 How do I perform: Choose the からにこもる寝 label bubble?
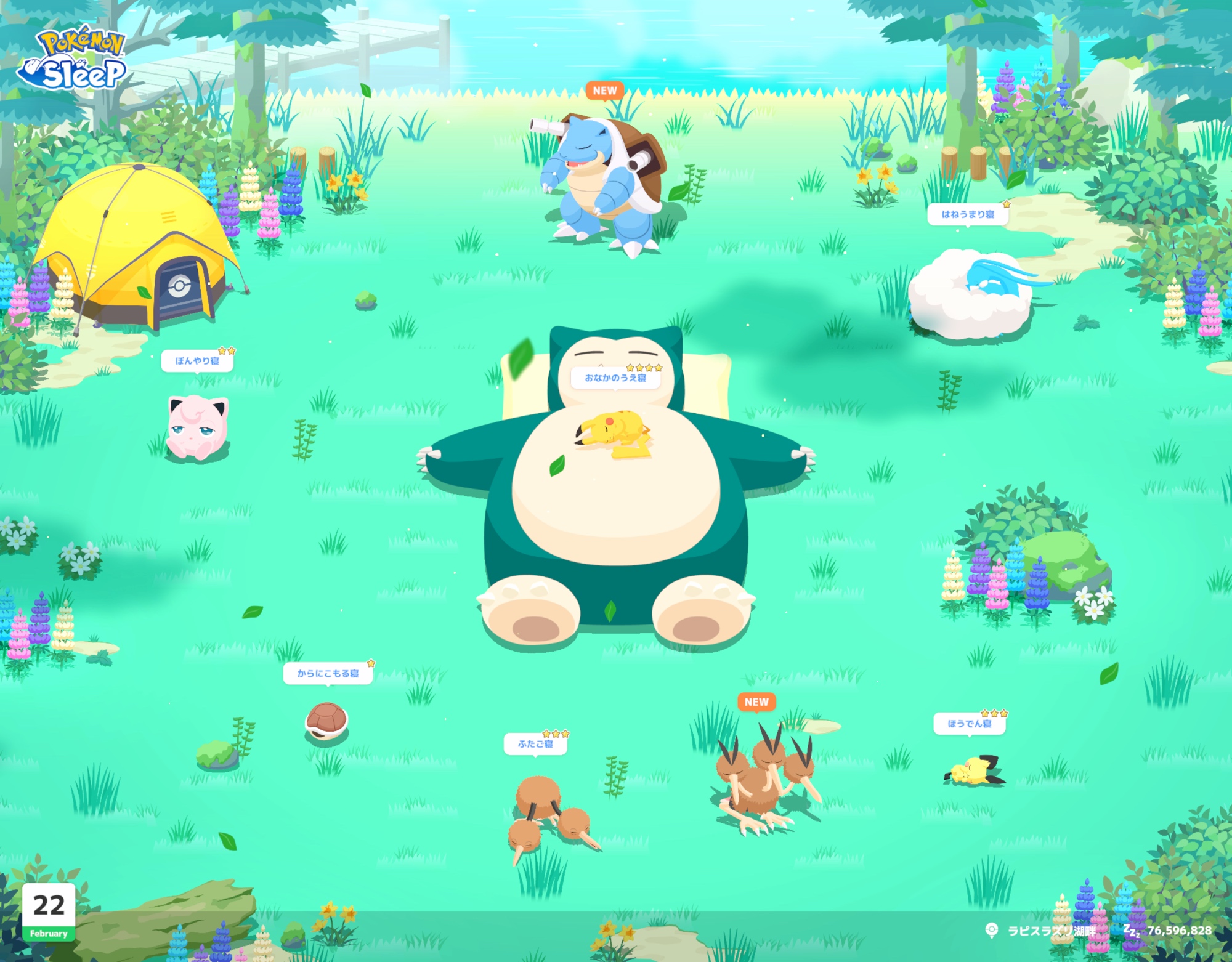(328, 673)
